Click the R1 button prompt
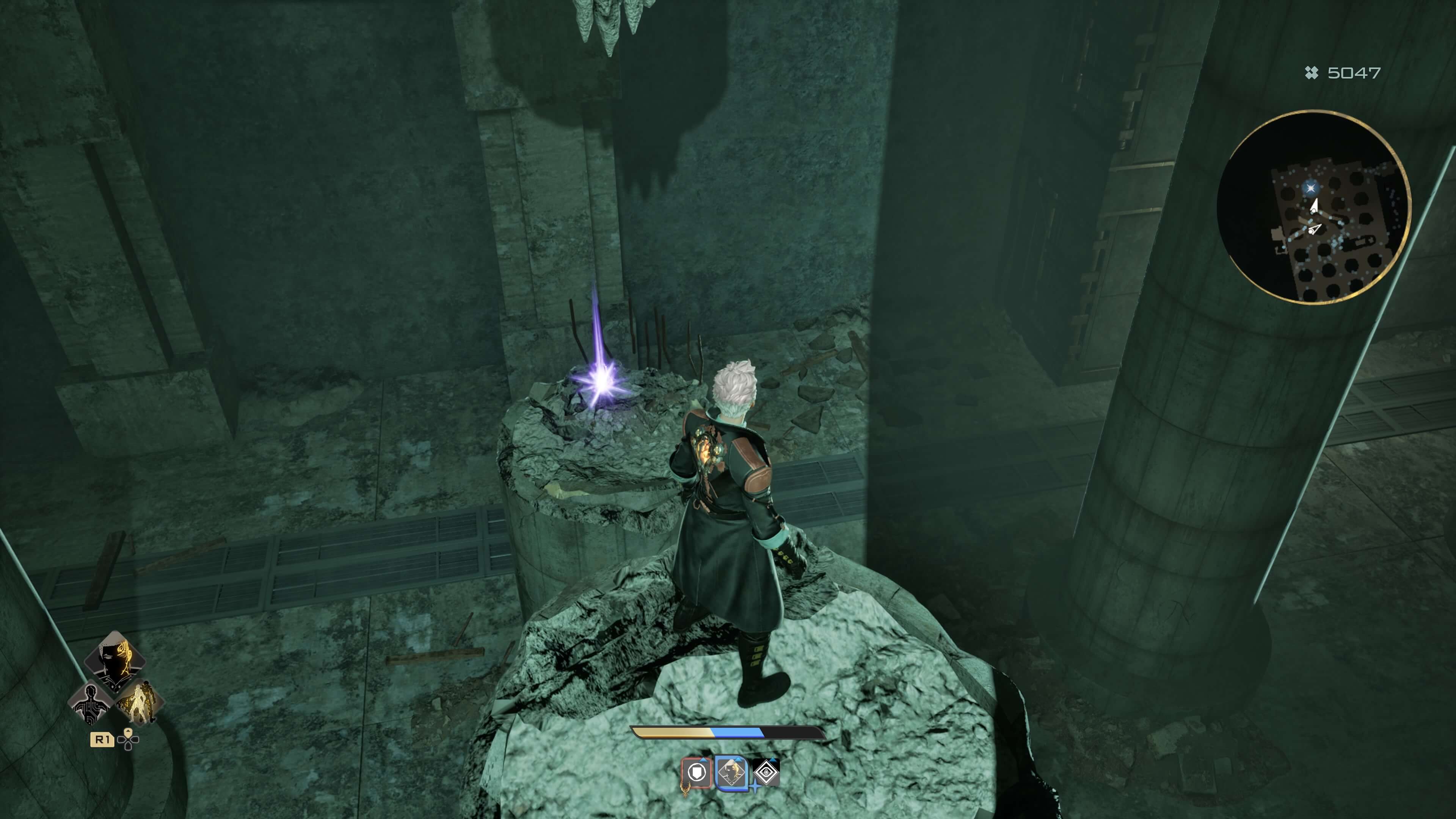The width and height of the screenshot is (1456, 819). click(103, 739)
